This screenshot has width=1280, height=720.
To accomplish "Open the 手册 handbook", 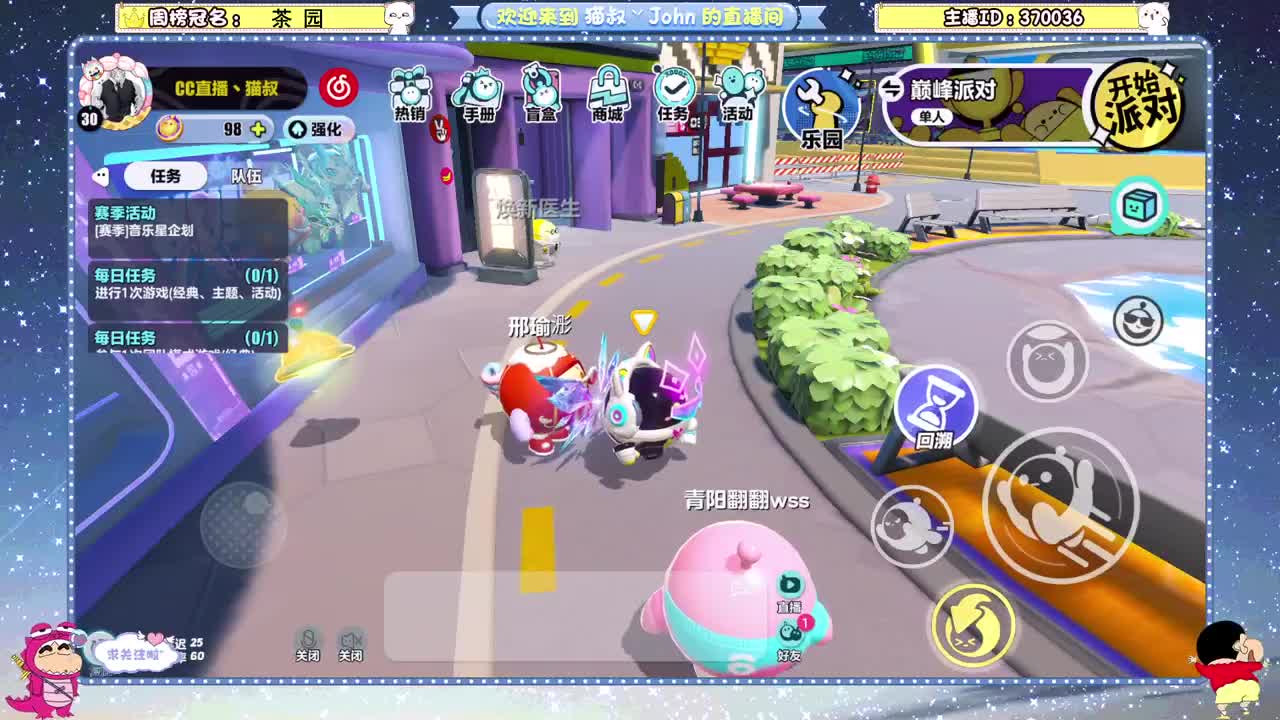I will pos(475,95).
